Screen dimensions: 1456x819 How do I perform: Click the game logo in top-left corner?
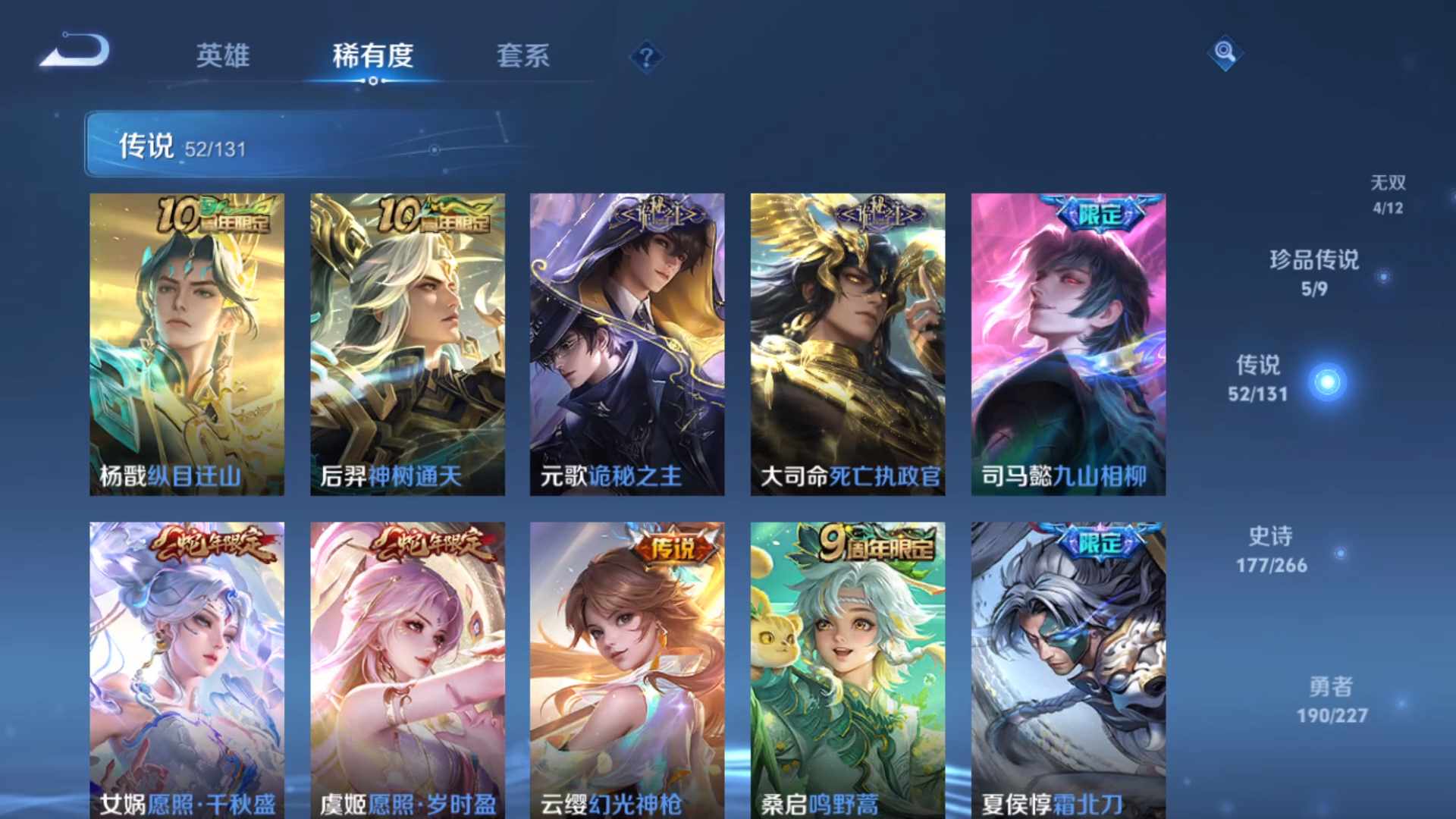[x=76, y=49]
